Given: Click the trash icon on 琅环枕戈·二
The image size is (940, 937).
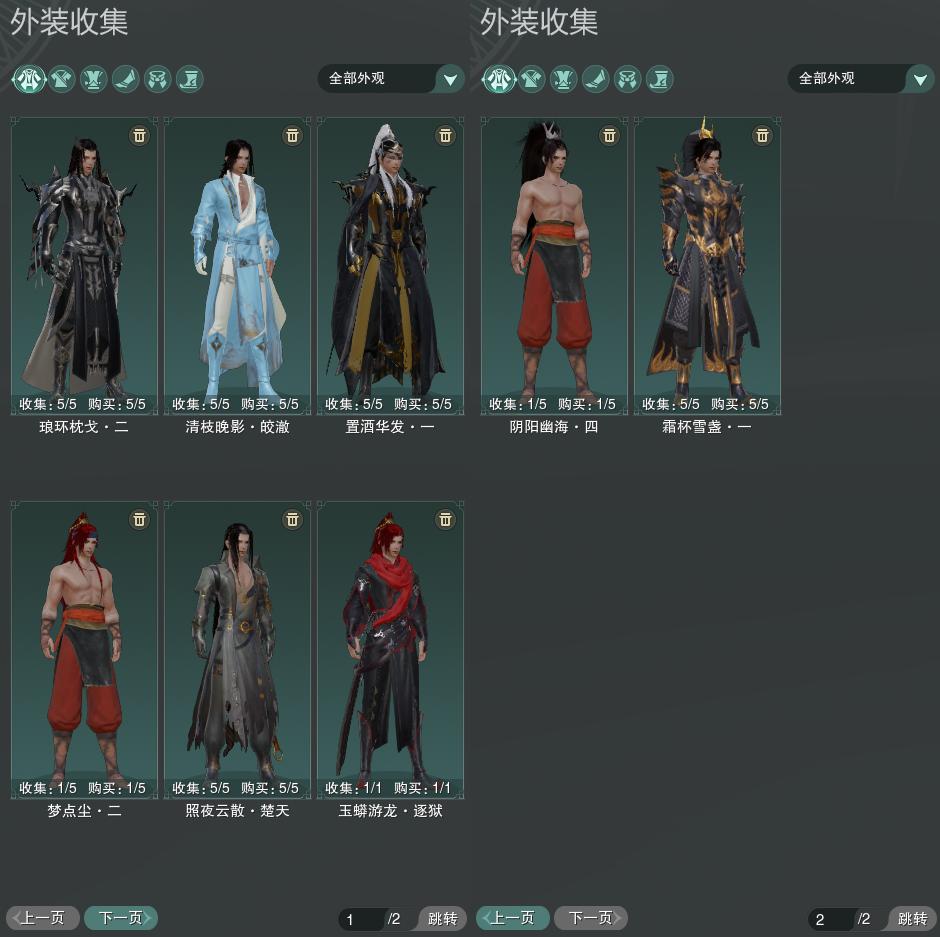Looking at the screenshot, I should point(139,135).
